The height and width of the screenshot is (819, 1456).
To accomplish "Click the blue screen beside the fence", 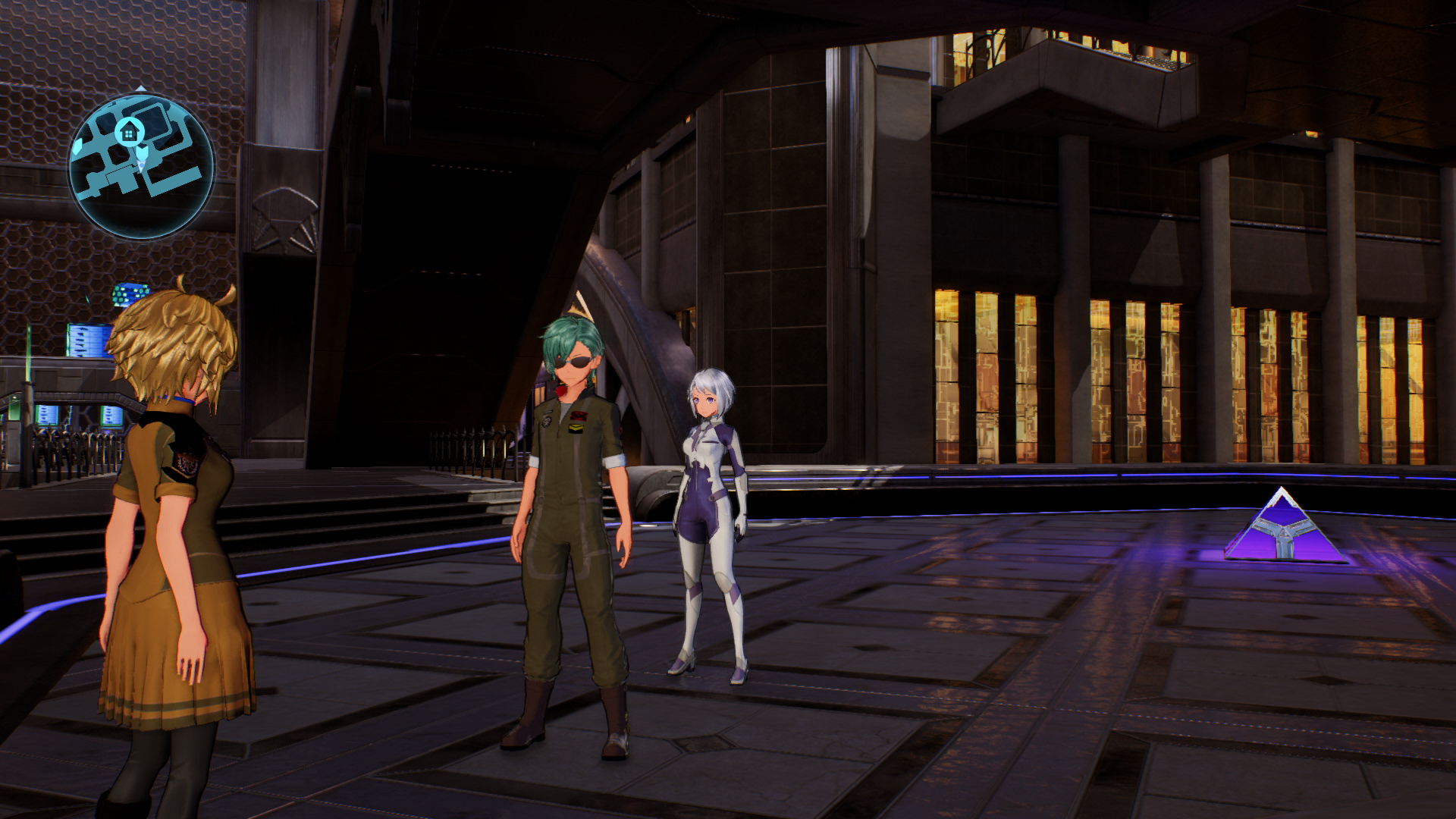I will [x=111, y=416].
